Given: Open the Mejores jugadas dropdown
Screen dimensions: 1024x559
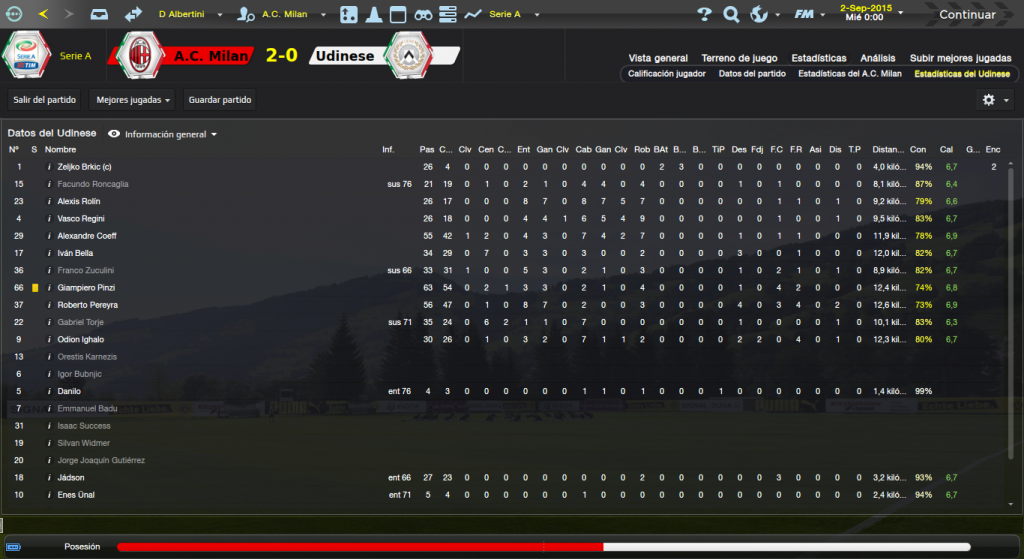Looking at the screenshot, I should point(131,100).
